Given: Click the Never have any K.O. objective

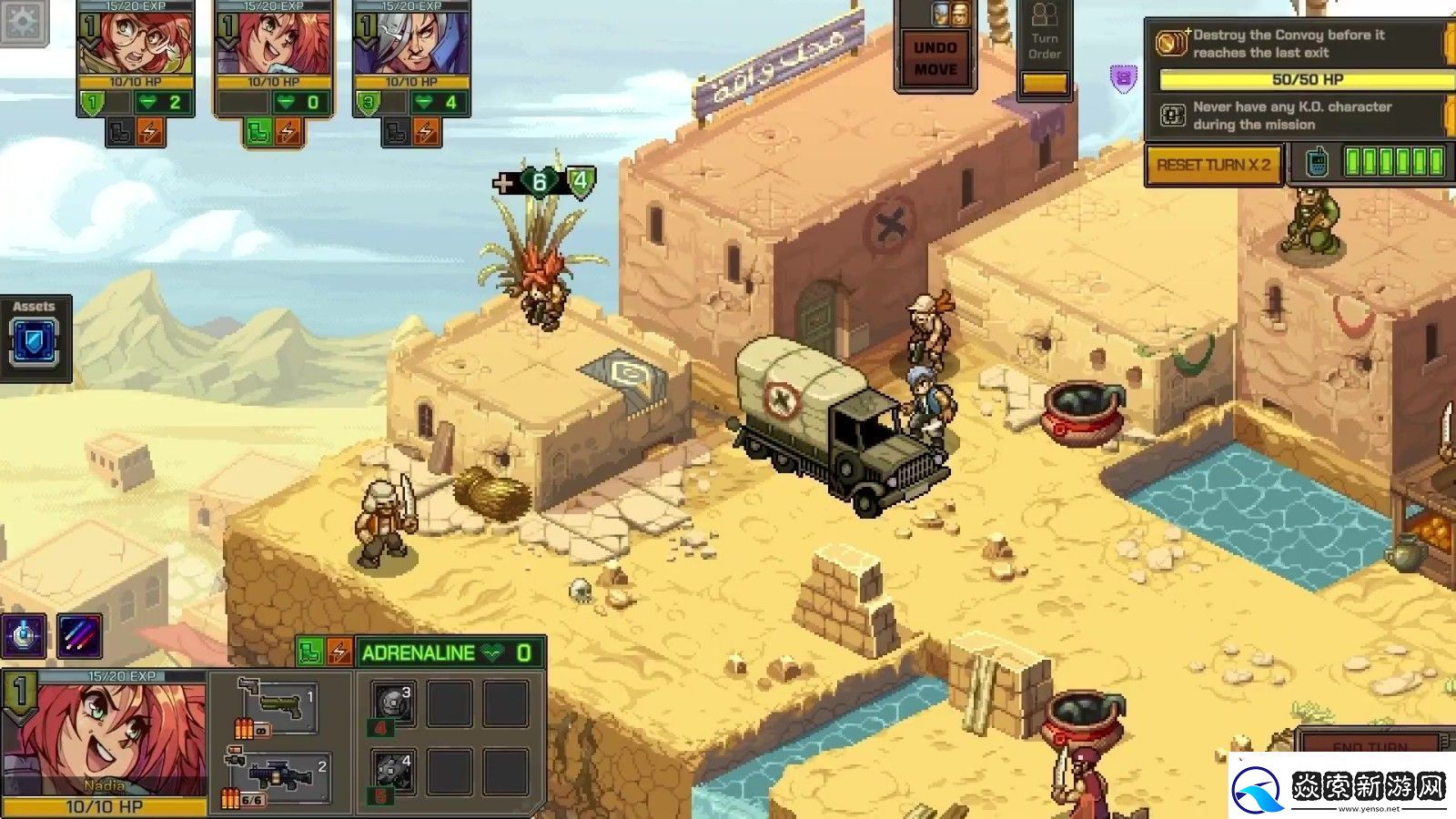Looking at the screenshot, I should 1292,116.
